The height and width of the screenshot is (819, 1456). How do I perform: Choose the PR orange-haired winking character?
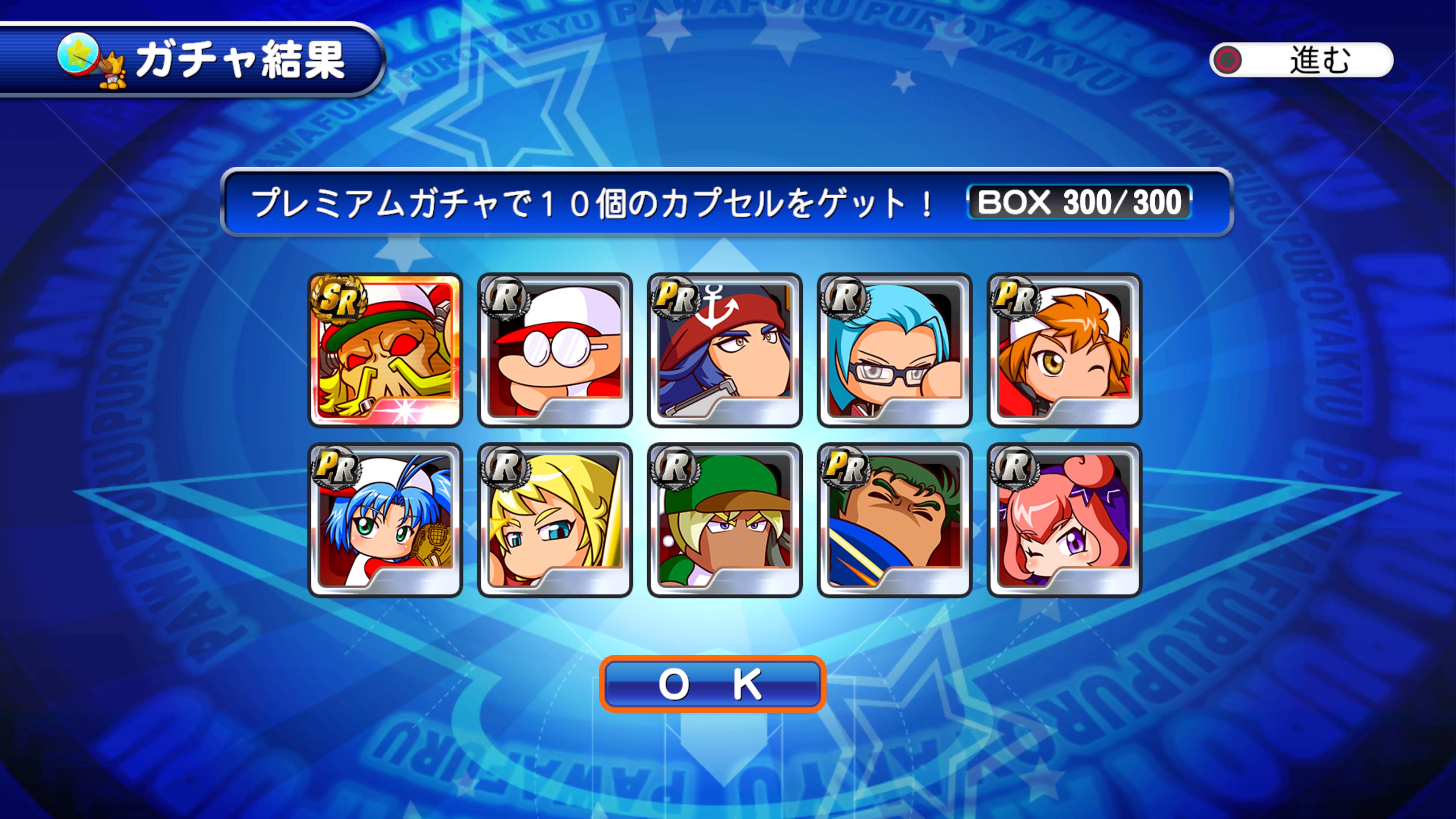click(x=1064, y=350)
